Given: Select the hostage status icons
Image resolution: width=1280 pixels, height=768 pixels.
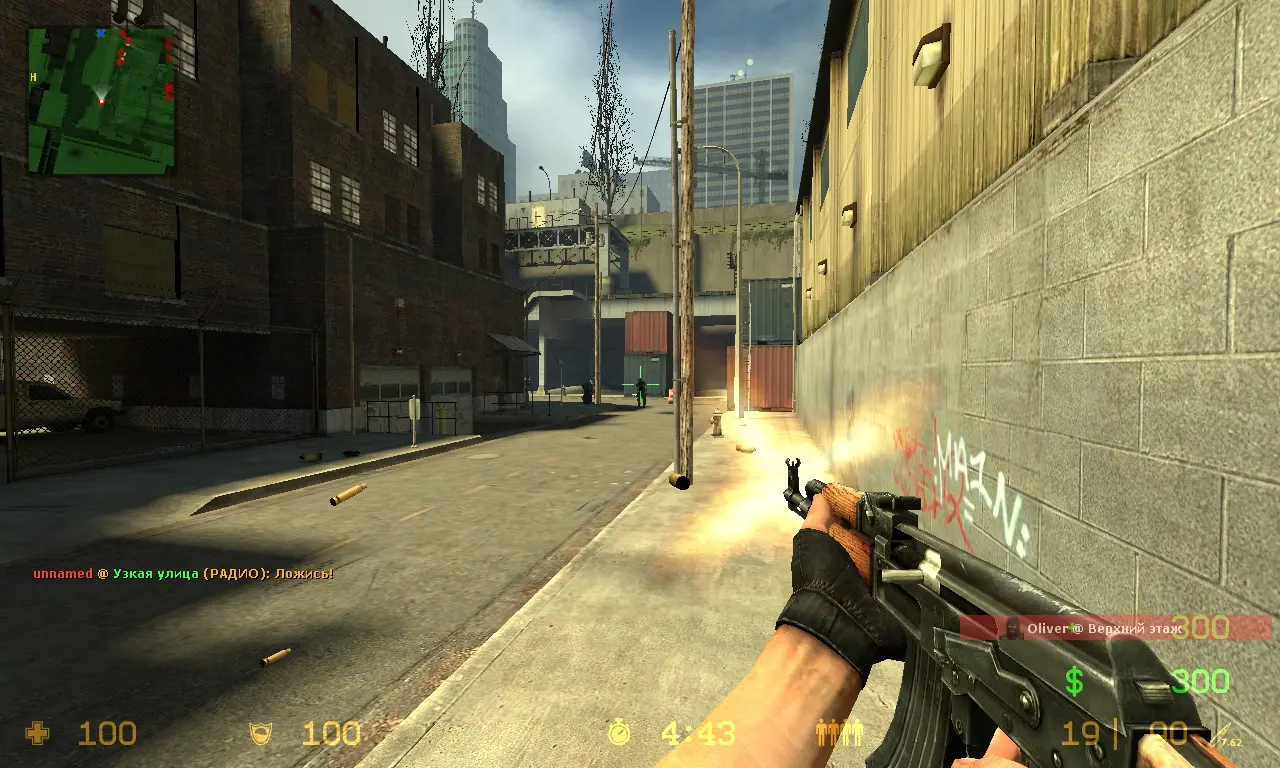Looking at the screenshot, I should (x=838, y=733).
